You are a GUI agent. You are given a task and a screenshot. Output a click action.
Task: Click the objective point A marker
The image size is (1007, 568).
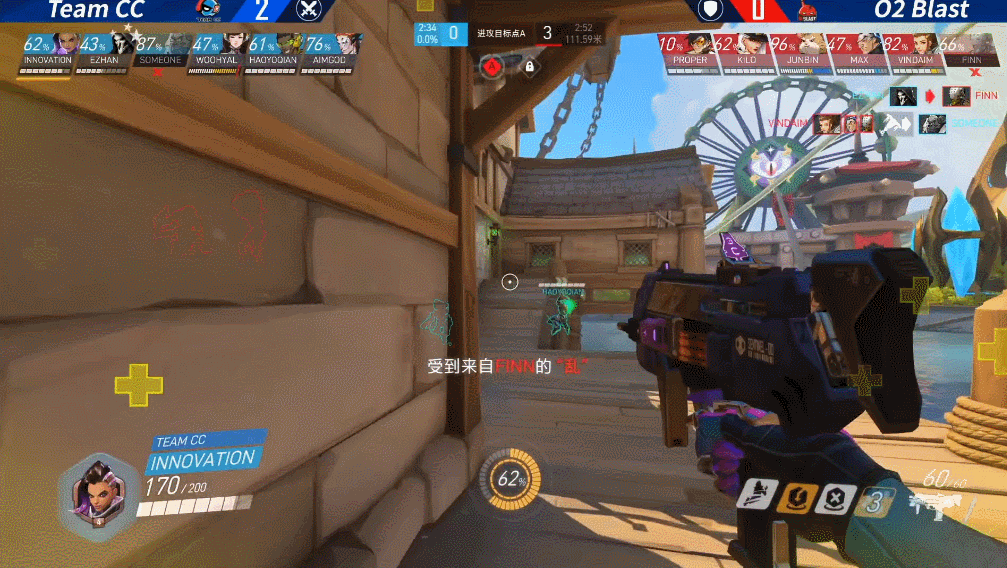click(491, 67)
